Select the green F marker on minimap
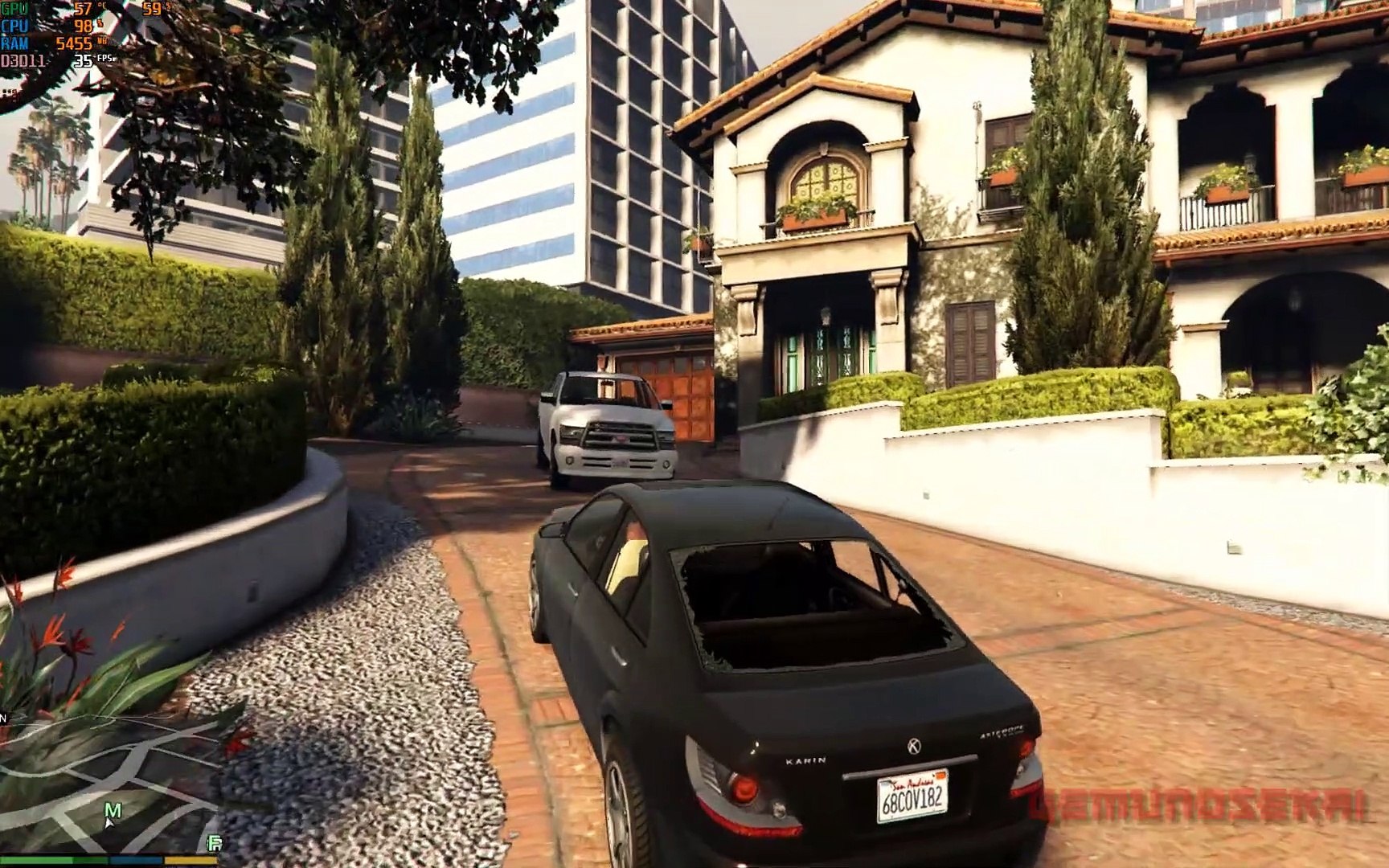Image resolution: width=1389 pixels, height=868 pixels. pyautogui.click(x=215, y=843)
